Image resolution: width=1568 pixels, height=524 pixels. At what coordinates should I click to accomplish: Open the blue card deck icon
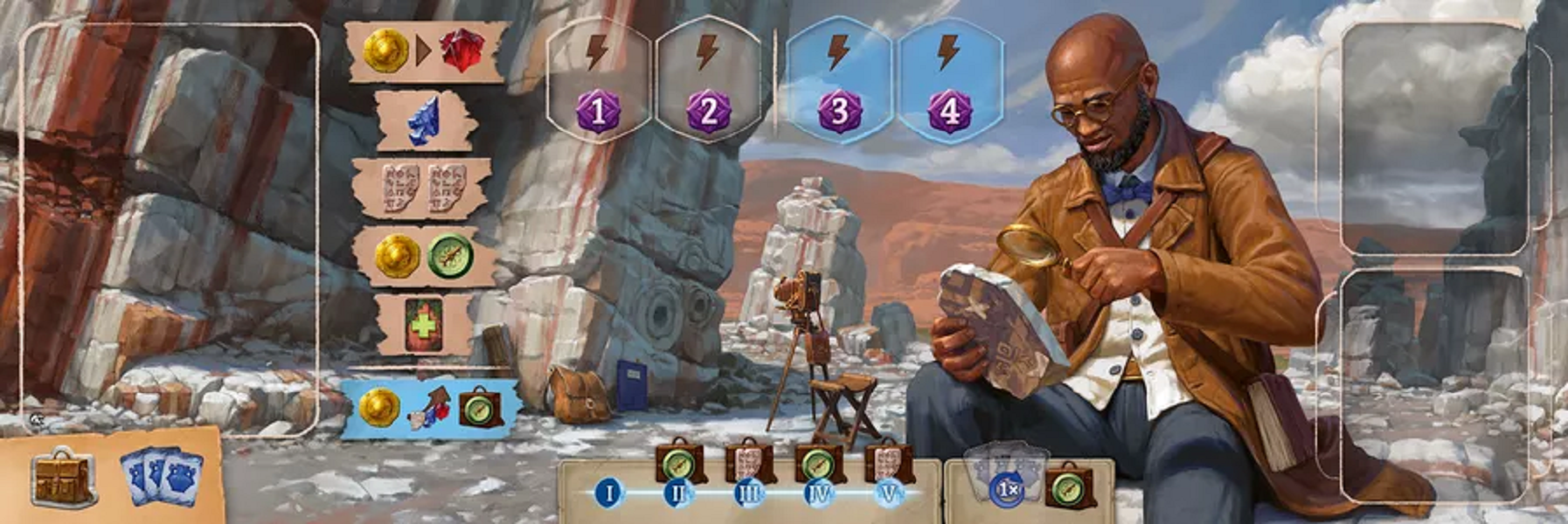coord(162,478)
